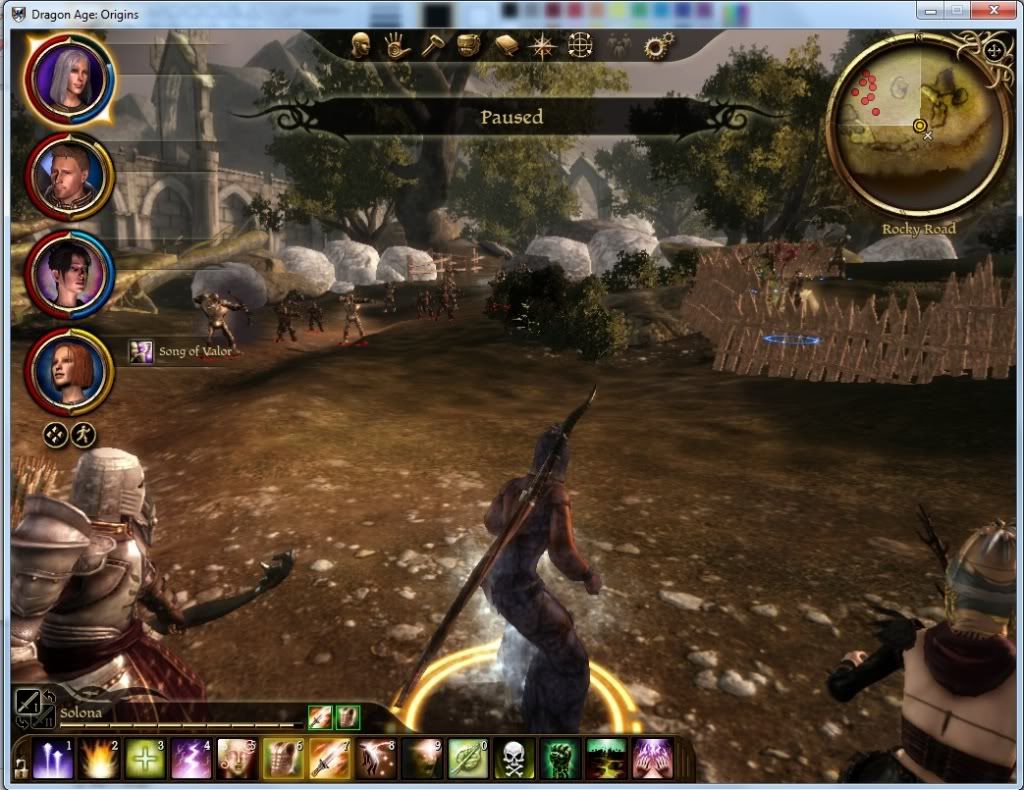Select the red-haired party member portrait

click(70, 370)
